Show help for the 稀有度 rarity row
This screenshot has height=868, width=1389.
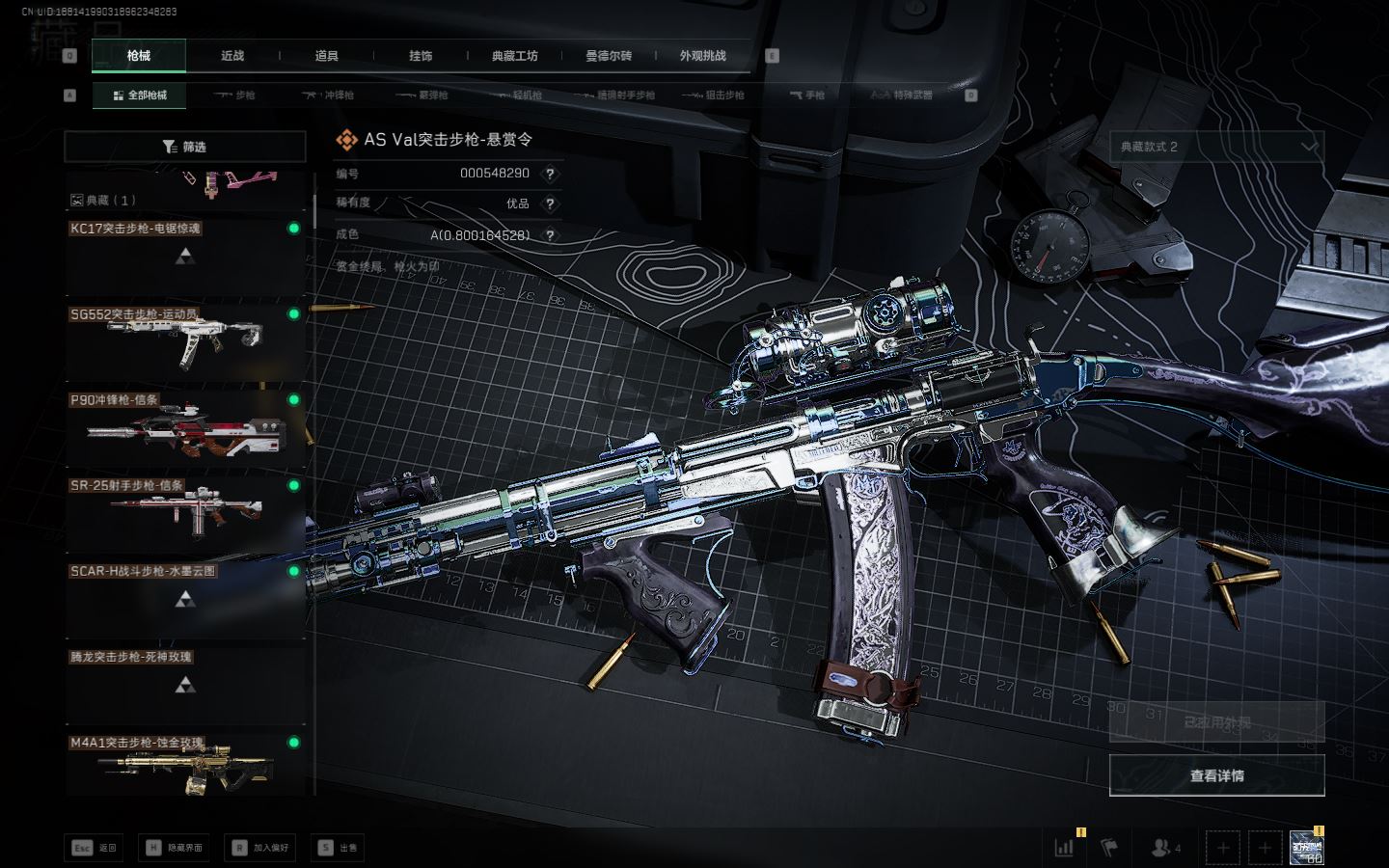[550, 203]
